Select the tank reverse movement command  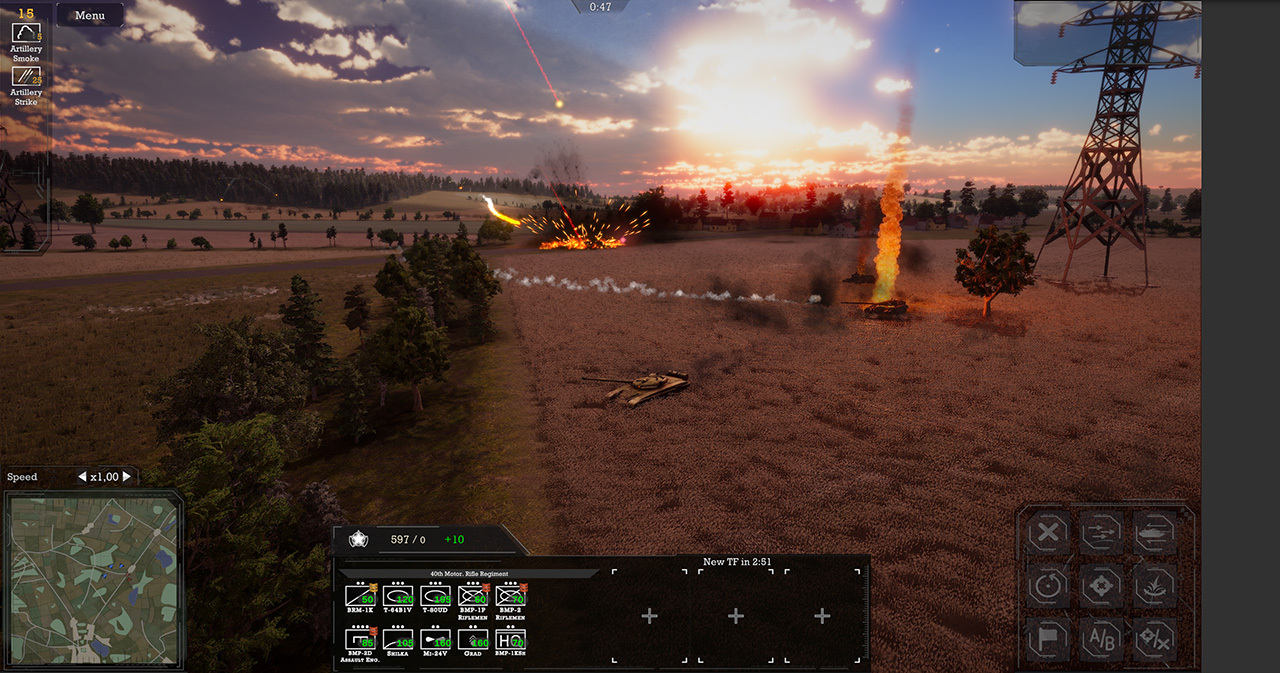(1154, 533)
